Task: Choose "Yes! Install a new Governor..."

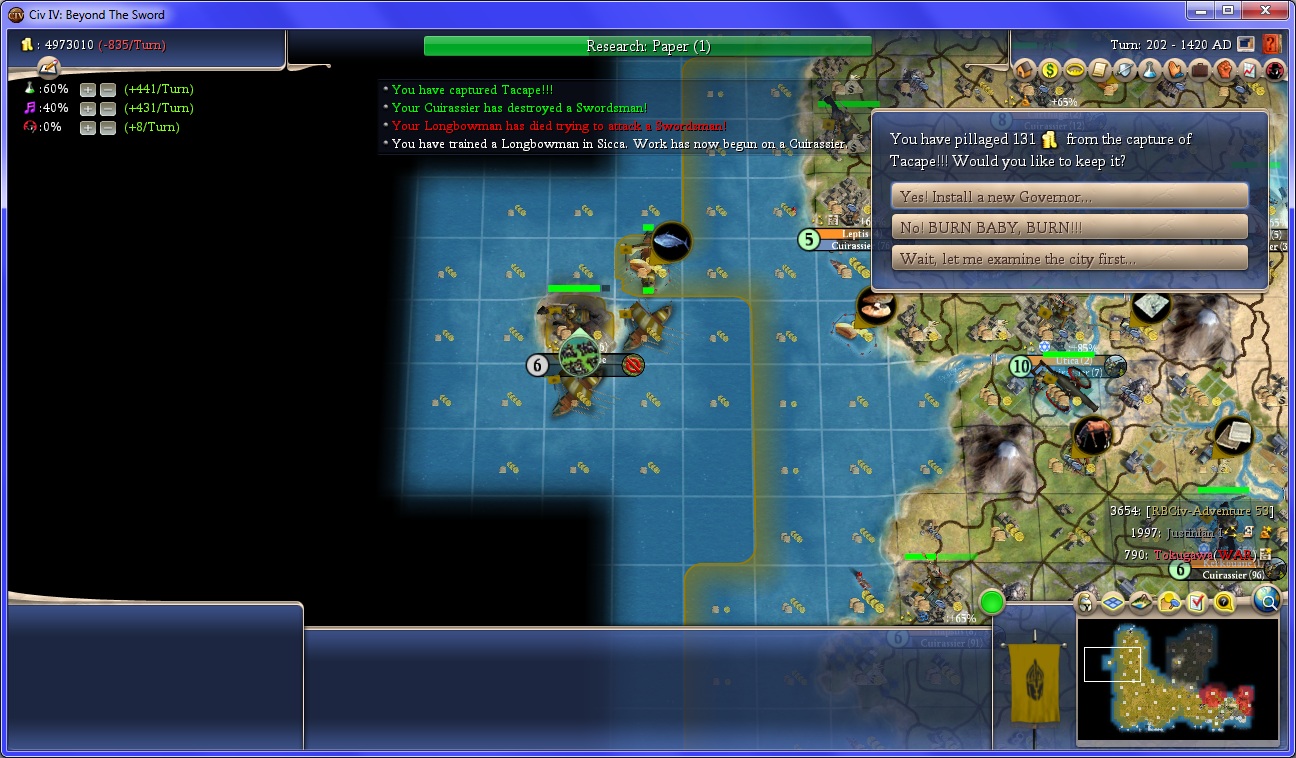Action: (1069, 197)
